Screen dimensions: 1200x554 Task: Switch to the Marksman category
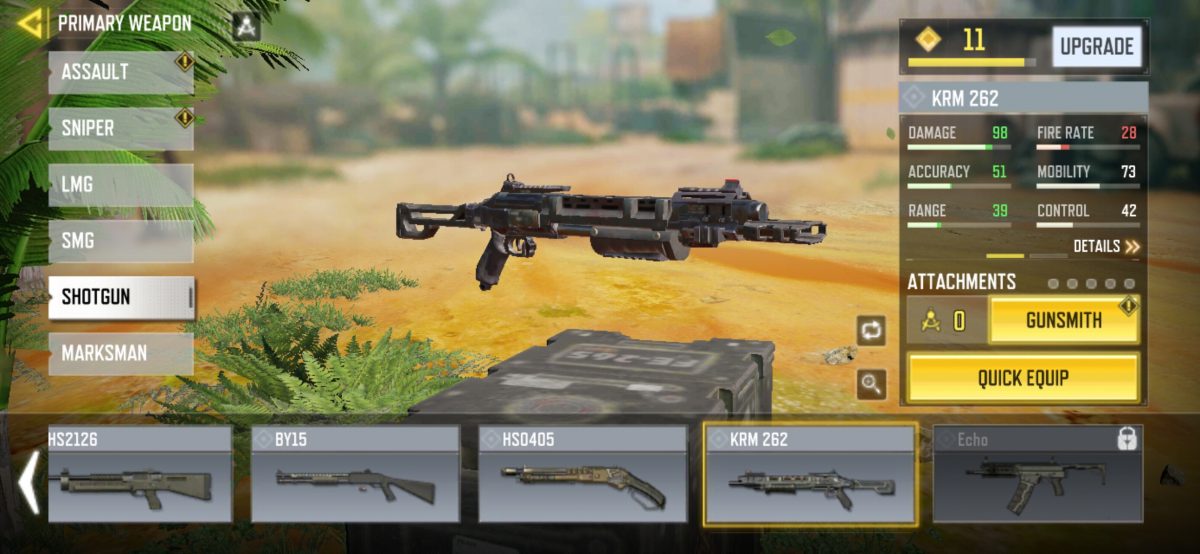[x=120, y=353]
